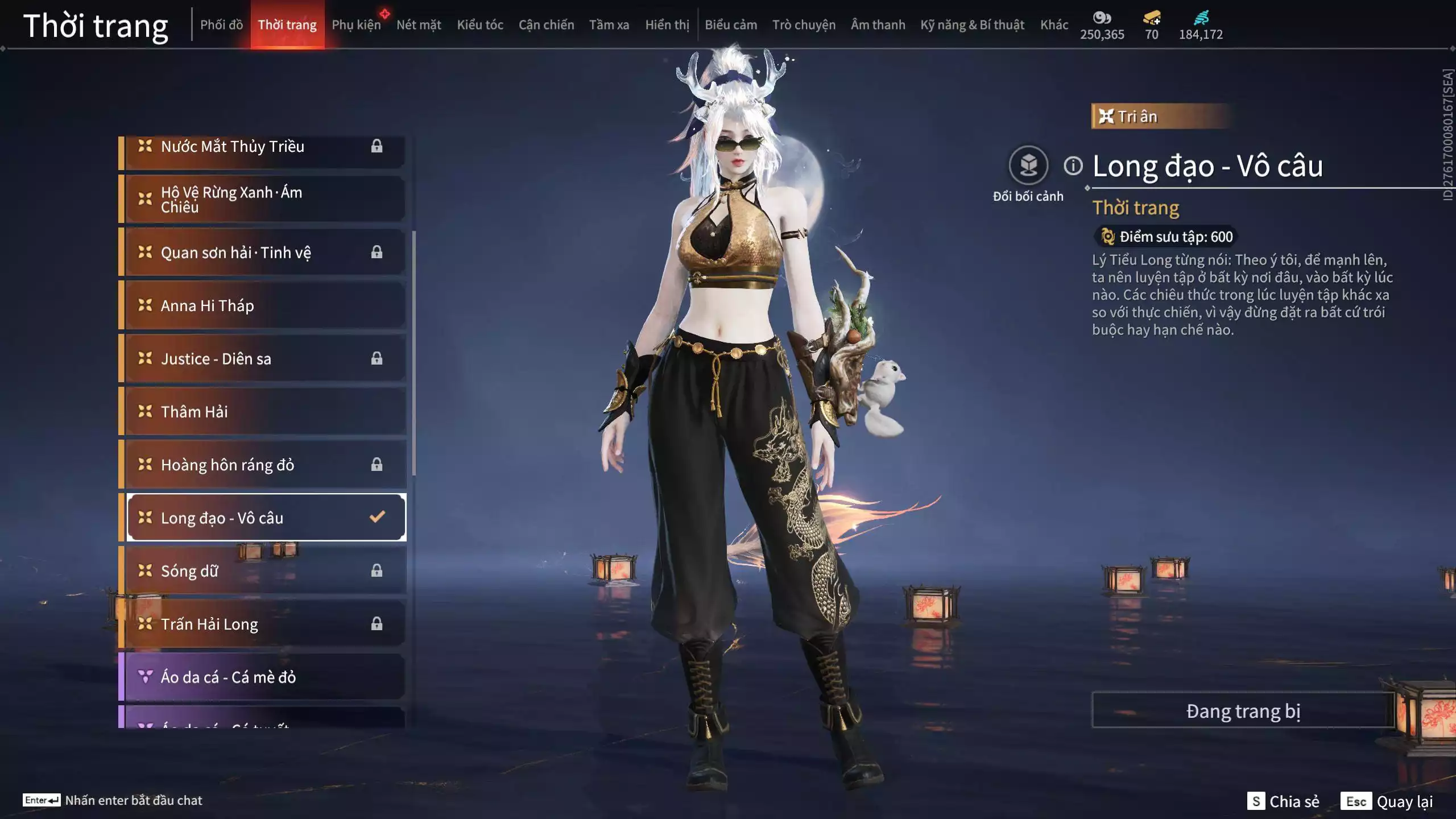Screen dimensions: 1456x819
Task: Go to the Kiểu tóc tab
Action: click(x=480, y=25)
